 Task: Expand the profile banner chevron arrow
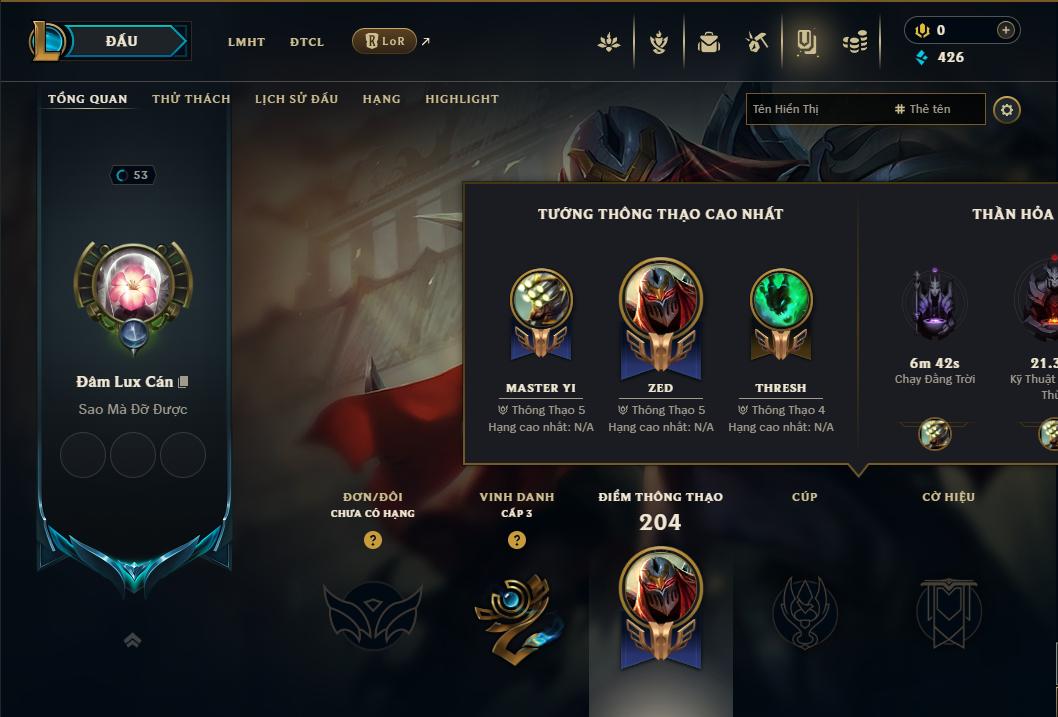pyautogui.click(x=132, y=641)
